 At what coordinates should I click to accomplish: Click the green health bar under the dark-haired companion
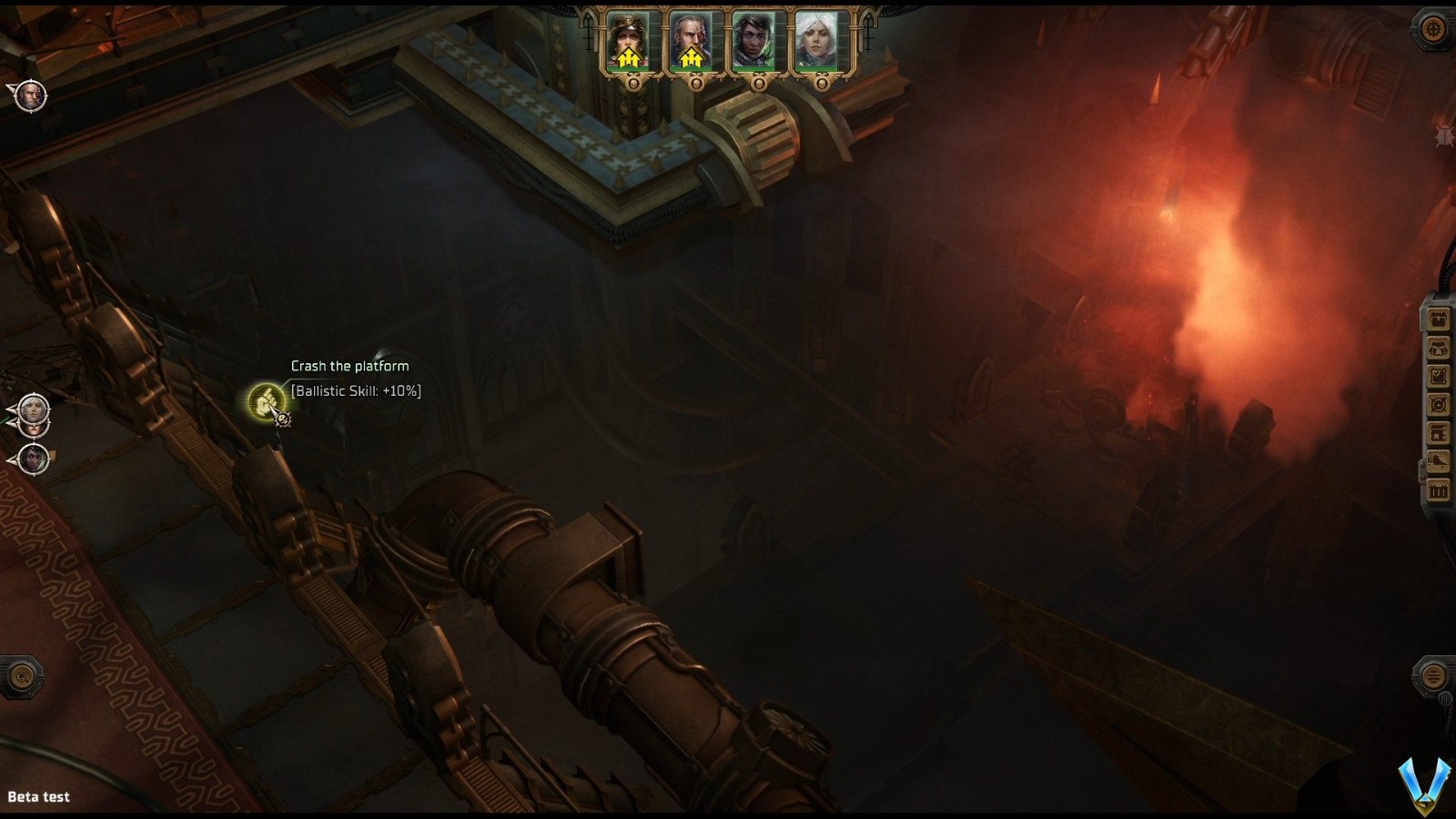coord(753,69)
